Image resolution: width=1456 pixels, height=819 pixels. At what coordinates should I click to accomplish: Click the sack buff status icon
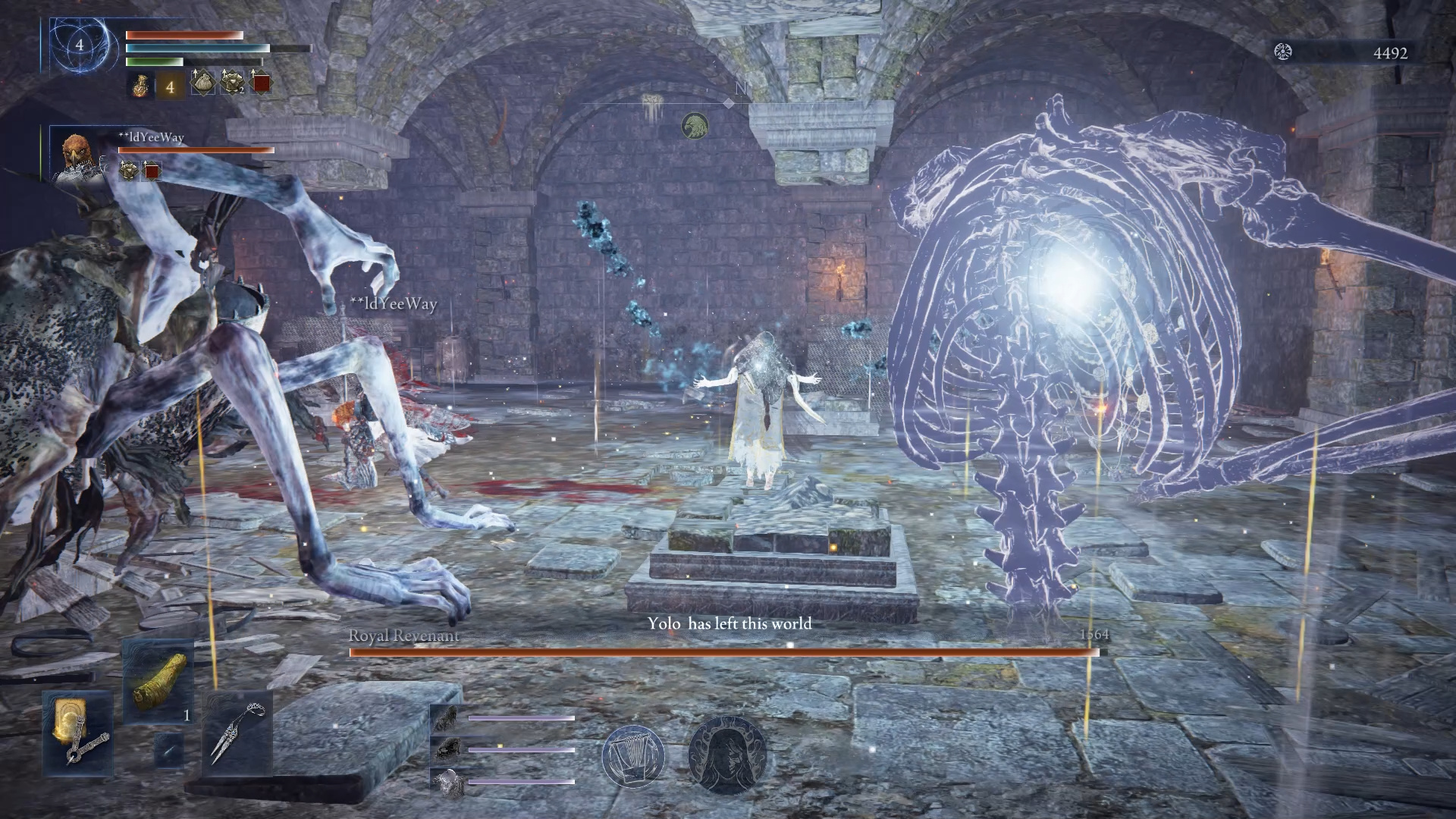click(x=202, y=83)
